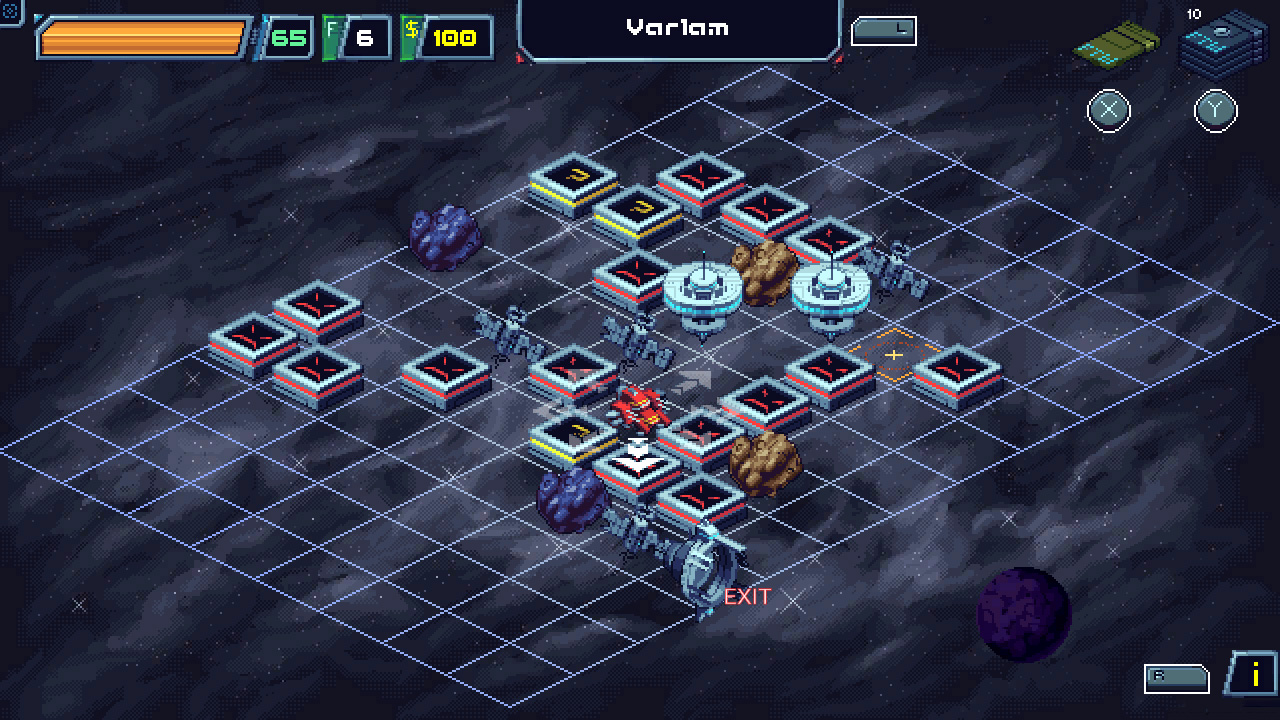Viewport: 1280px width, 720px height.
Task: Select the Y controller button icon
Action: click(x=1216, y=111)
